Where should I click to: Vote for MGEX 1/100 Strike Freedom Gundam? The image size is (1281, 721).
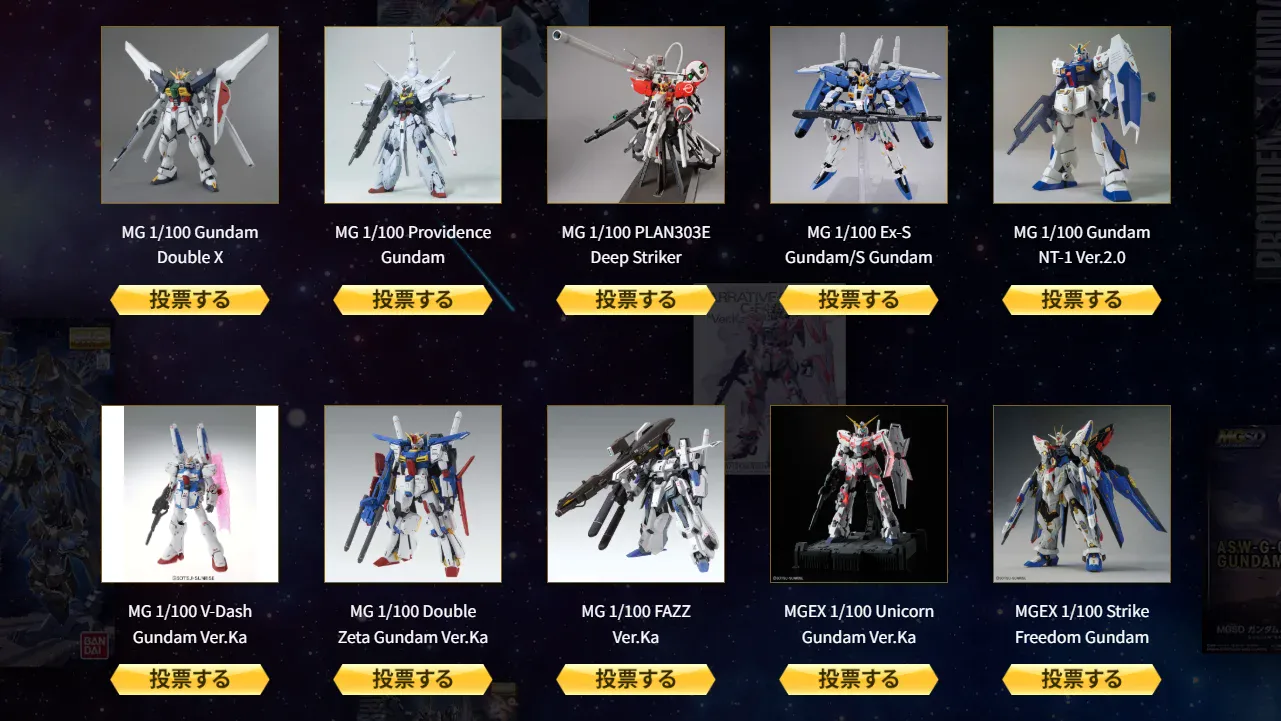1082,679
